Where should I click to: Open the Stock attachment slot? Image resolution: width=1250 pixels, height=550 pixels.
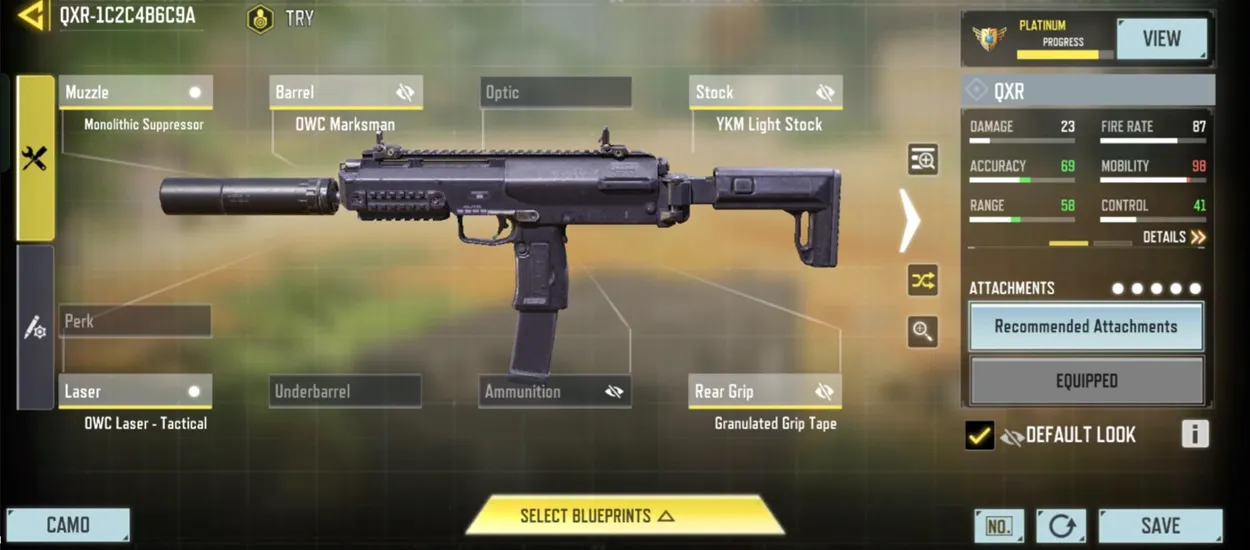tap(765, 92)
